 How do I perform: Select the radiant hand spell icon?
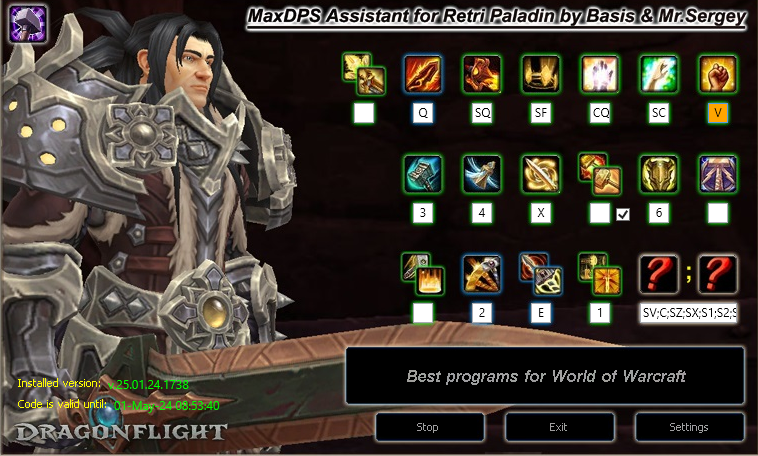[x=600, y=74]
